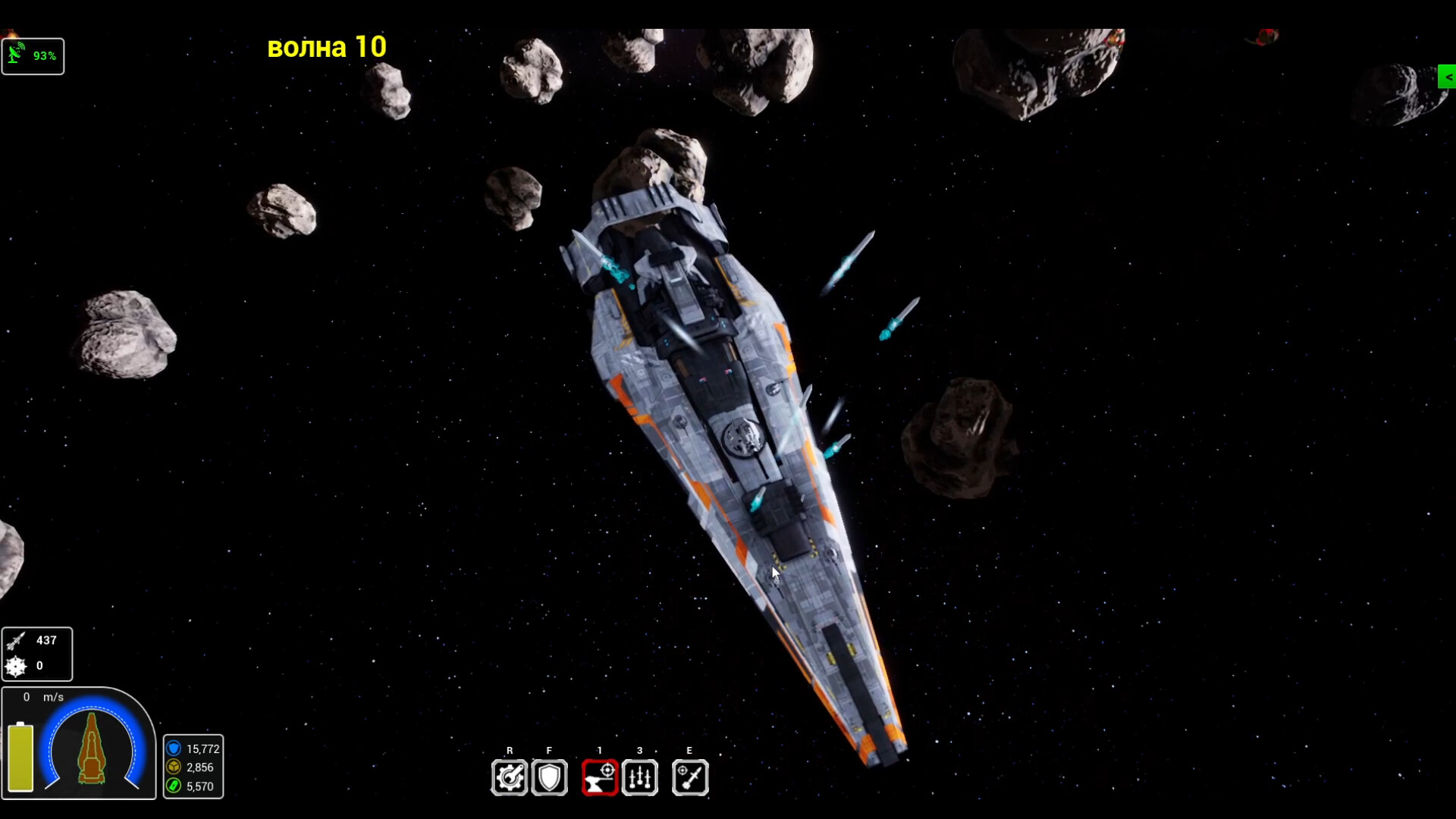Activate the guided missile ability bound to E
The width and height of the screenshot is (1456, 819).
click(x=689, y=777)
